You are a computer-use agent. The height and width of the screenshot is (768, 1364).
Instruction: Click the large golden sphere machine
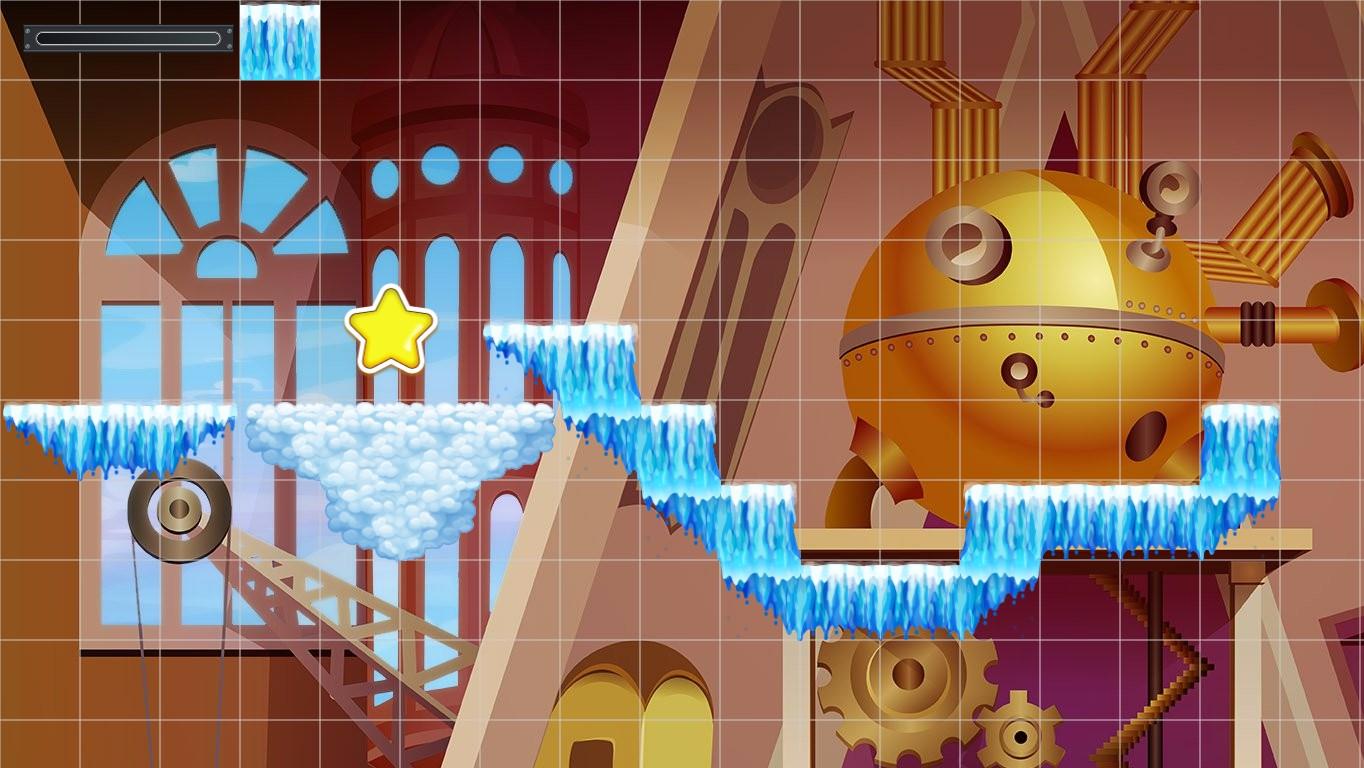coord(1030,320)
